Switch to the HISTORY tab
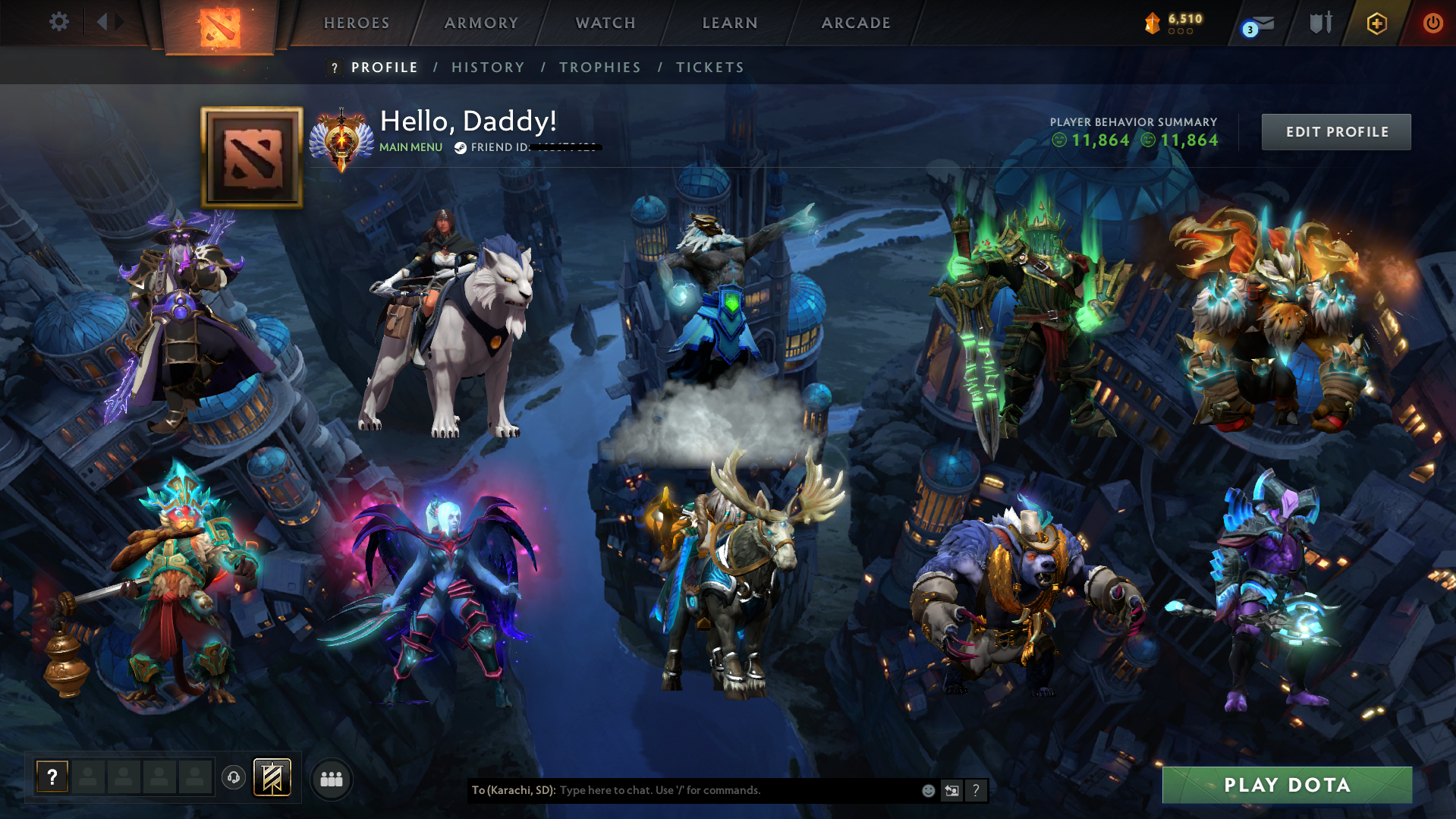The width and height of the screenshot is (1456, 819). (488, 67)
